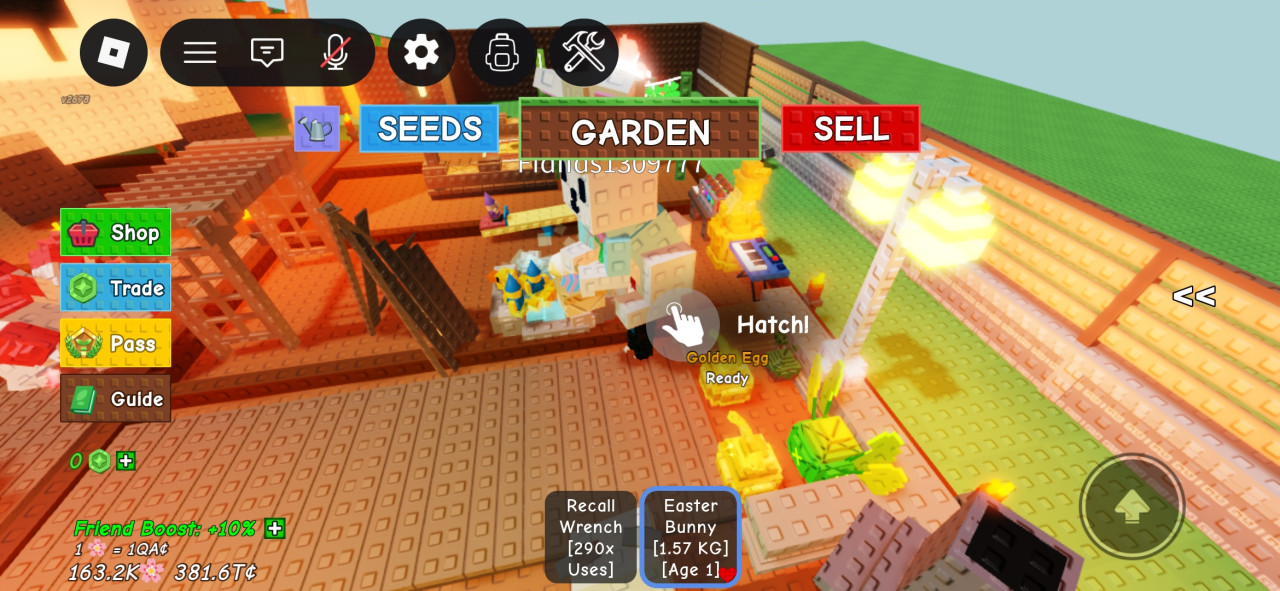
Task: Tap the Hatch! prompt for Golden Egg
Action: point(684,324)
